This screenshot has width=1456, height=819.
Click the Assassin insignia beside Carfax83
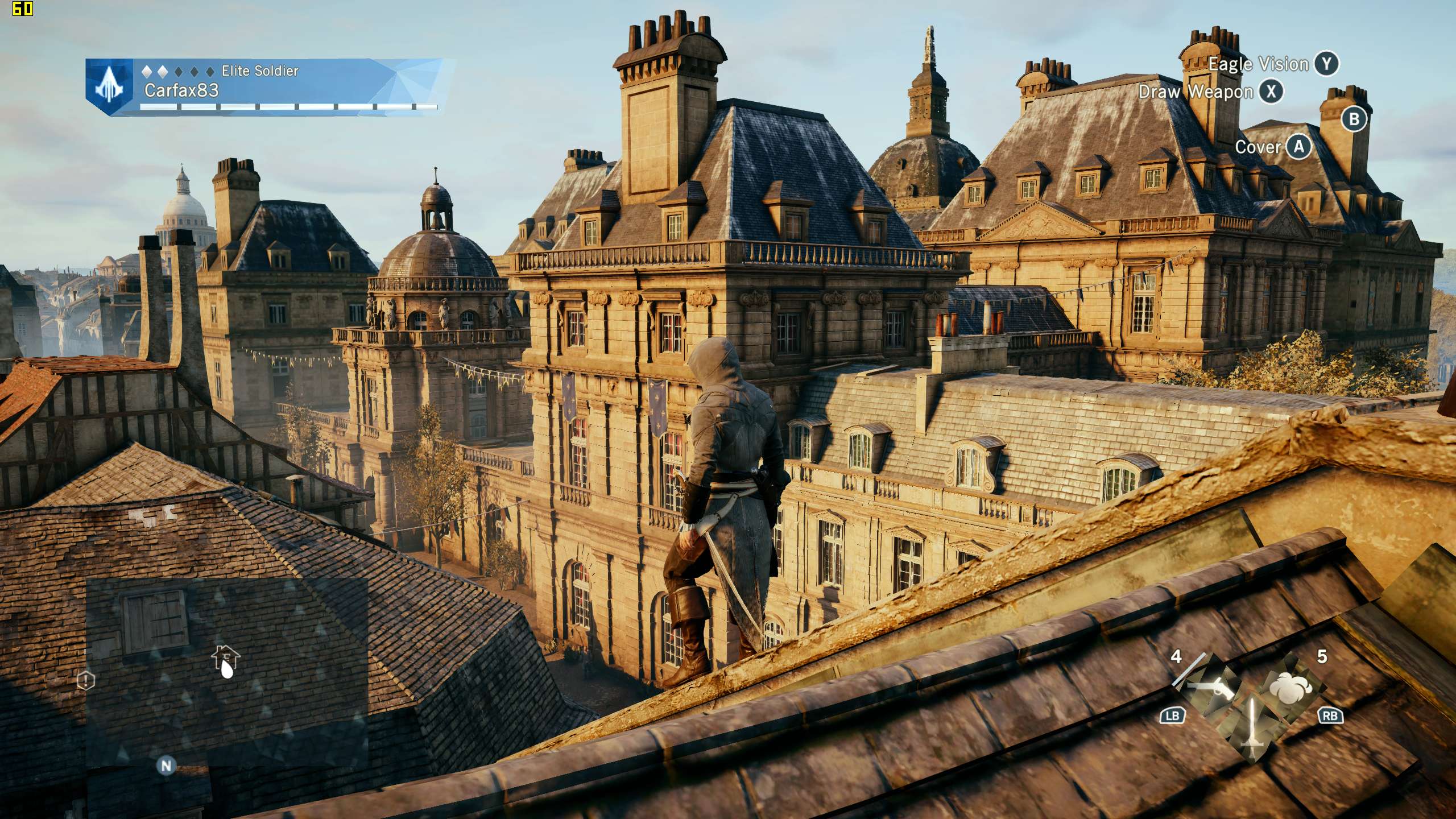click(x=109, y=88)
